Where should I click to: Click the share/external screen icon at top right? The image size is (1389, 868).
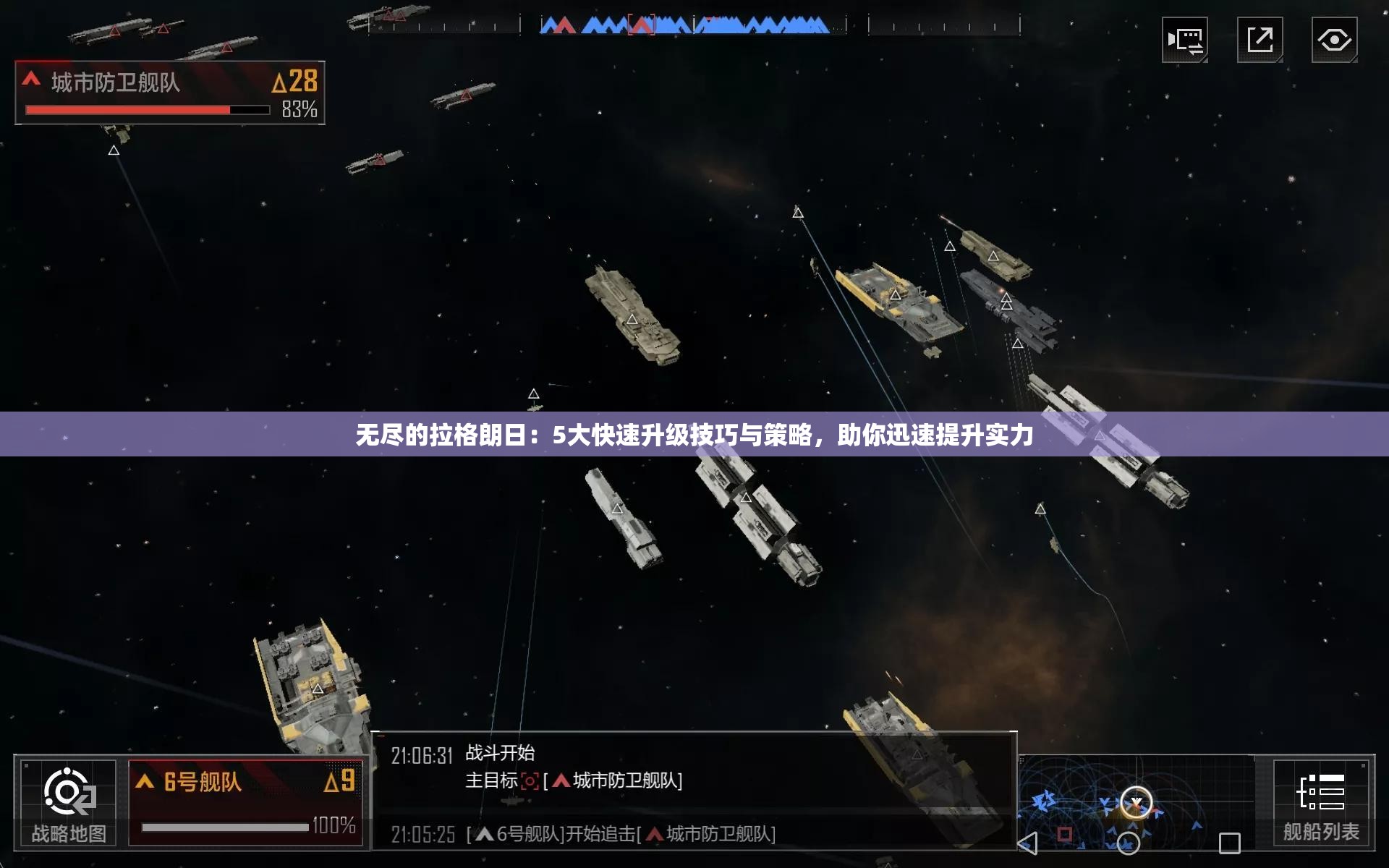pos(1260,40)
